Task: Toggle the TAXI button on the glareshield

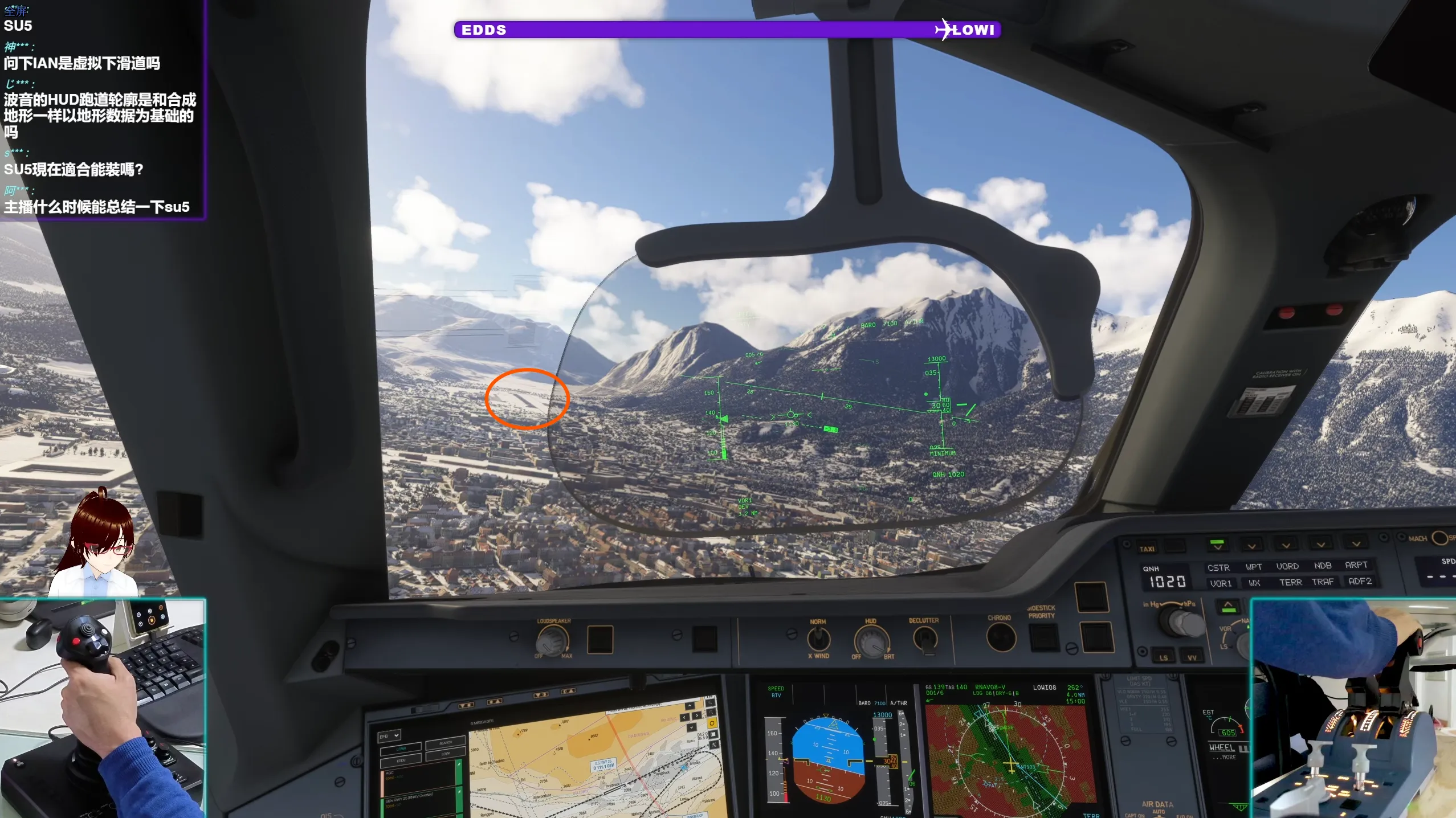Action: [1147, 549]
